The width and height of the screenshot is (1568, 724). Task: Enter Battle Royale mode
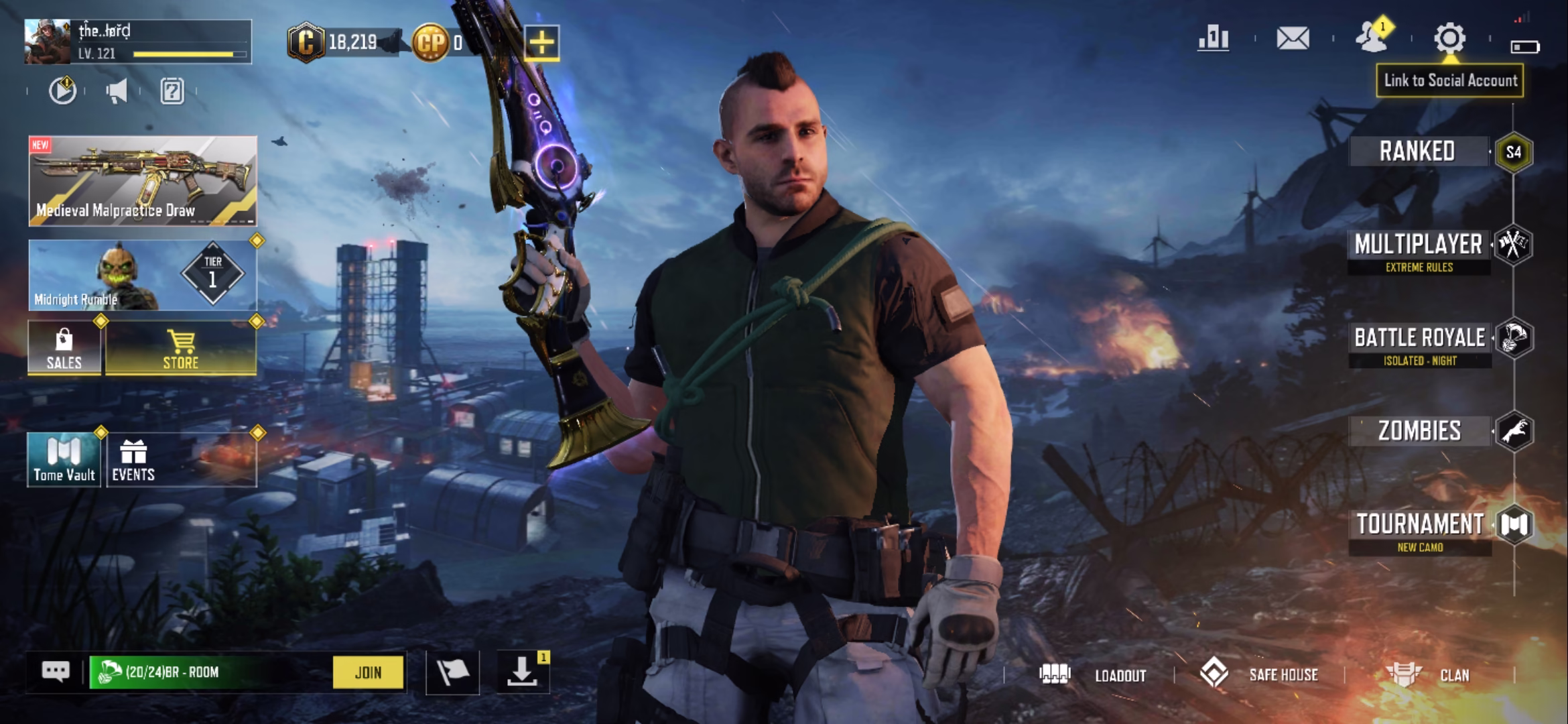[x=1420, y=339]
